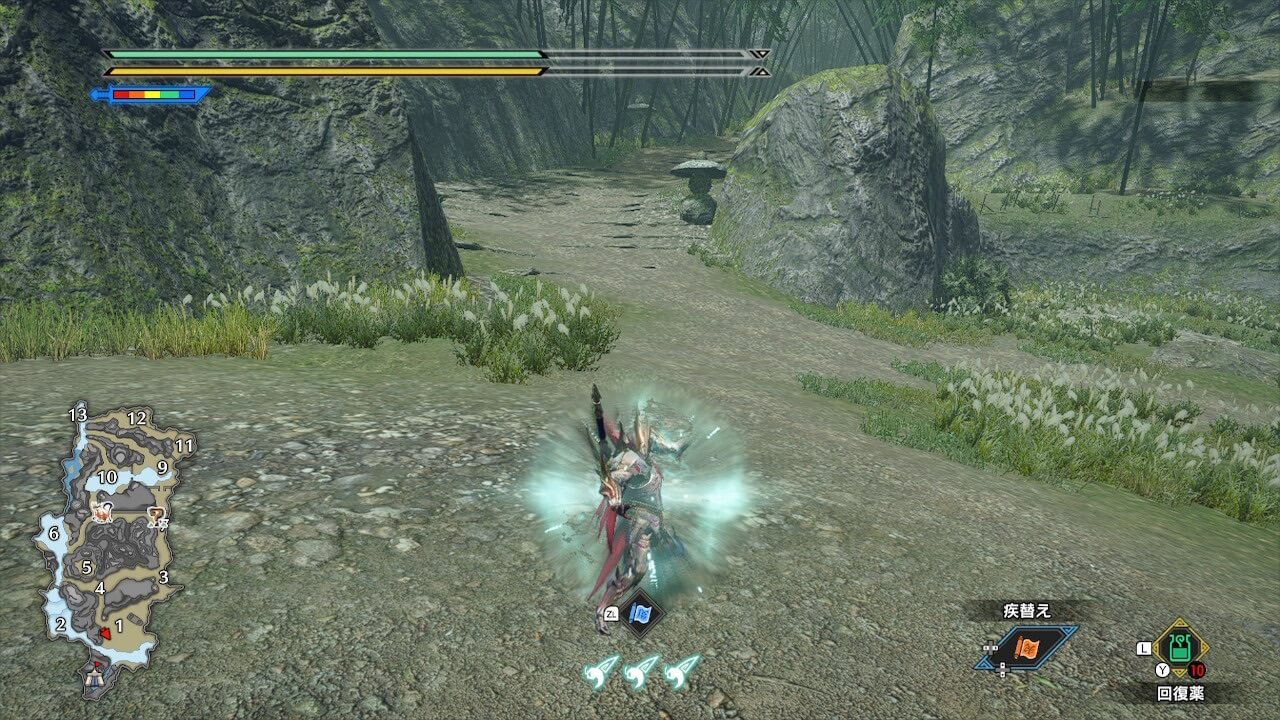
Task: Activate the 疾替え orange scroll swap icon
Action: pos(1028,648)
